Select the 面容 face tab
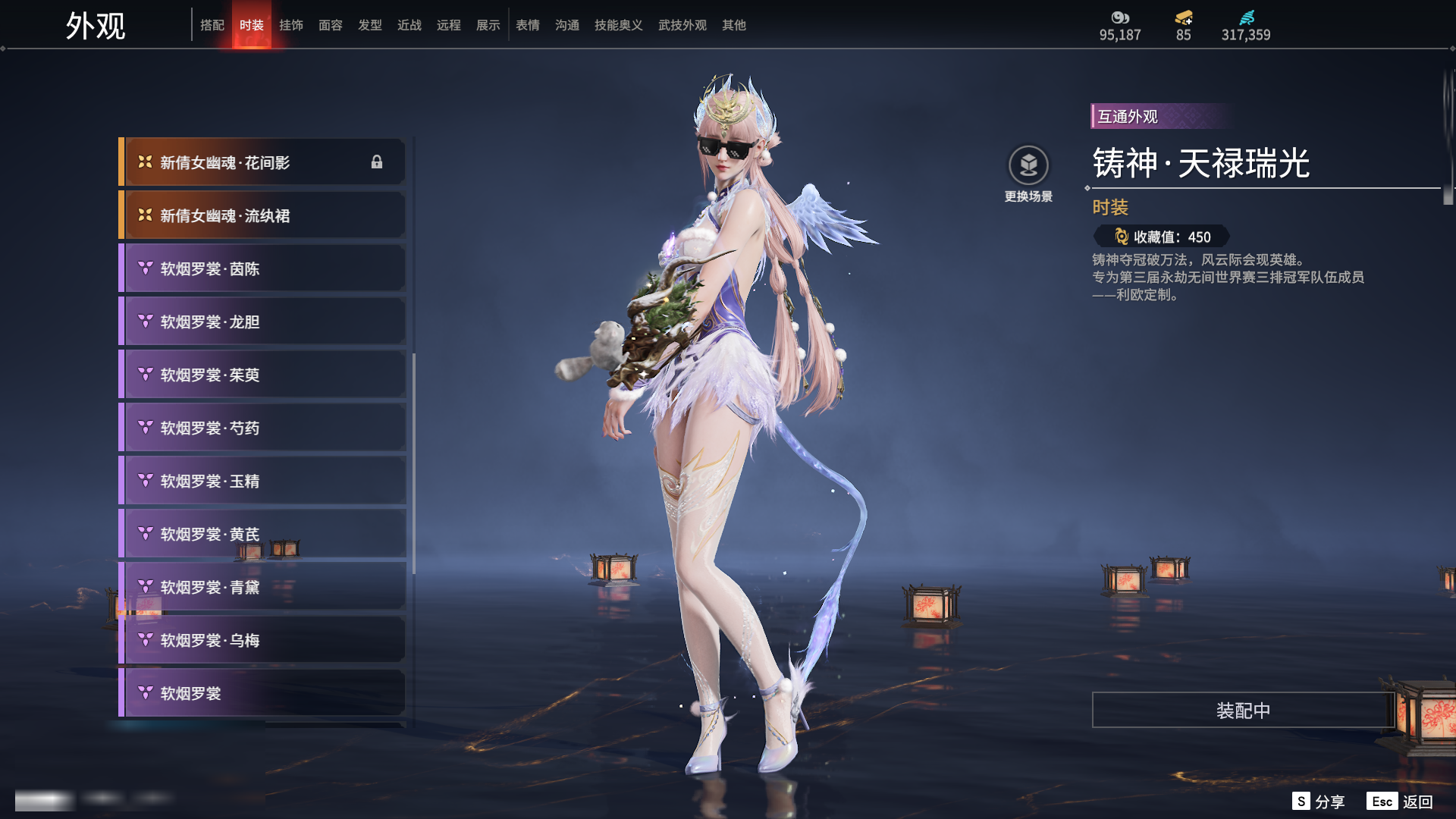Viewport: 1456px width, 819px height. click(331, 25)
